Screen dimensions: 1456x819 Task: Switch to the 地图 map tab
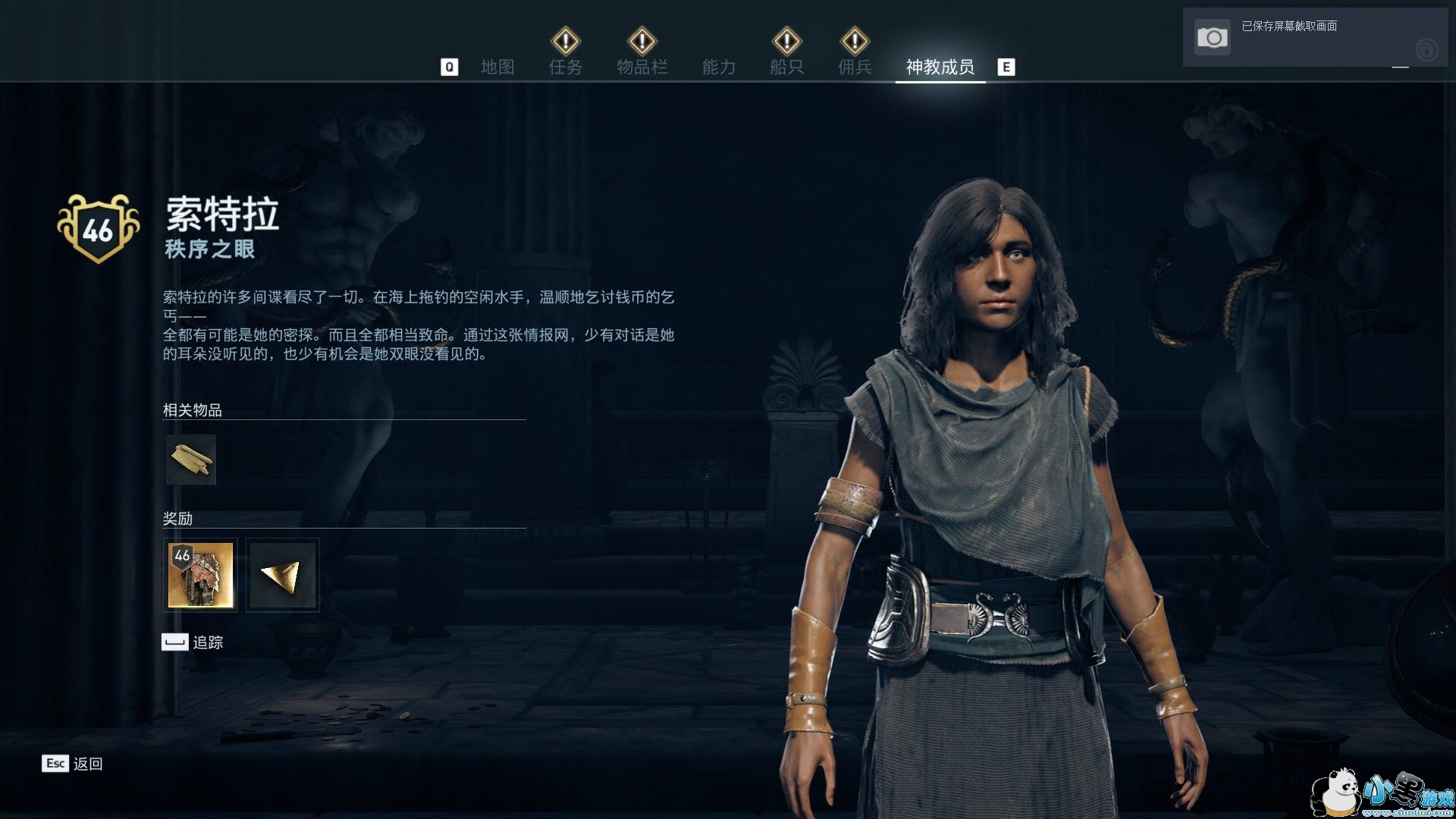tap(497, 67)
